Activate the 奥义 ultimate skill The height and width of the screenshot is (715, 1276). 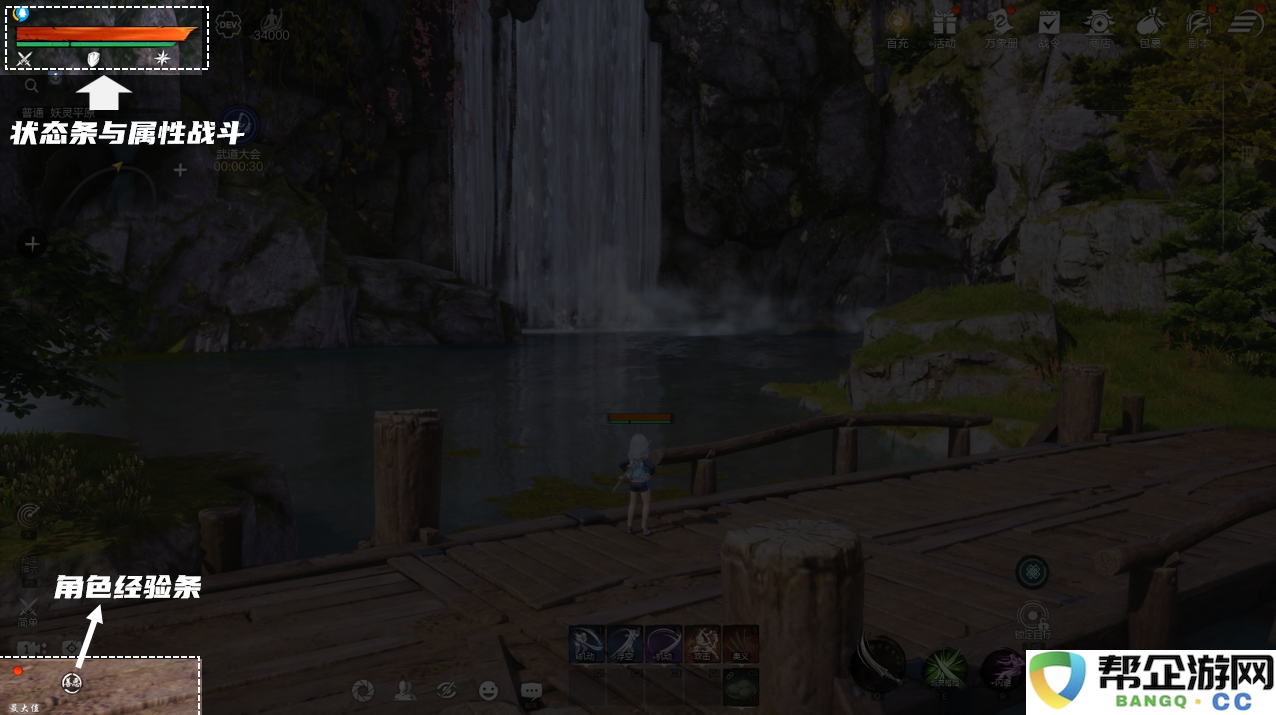coord(741,644)
